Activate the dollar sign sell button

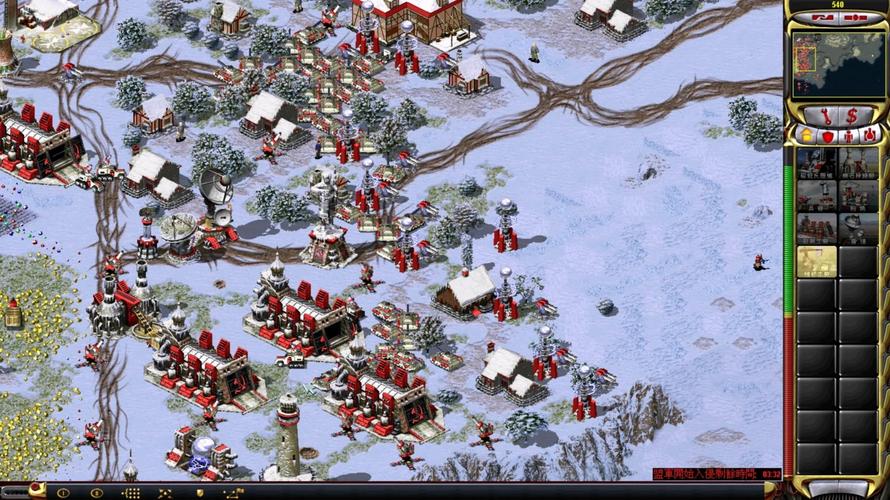(851, 115)
